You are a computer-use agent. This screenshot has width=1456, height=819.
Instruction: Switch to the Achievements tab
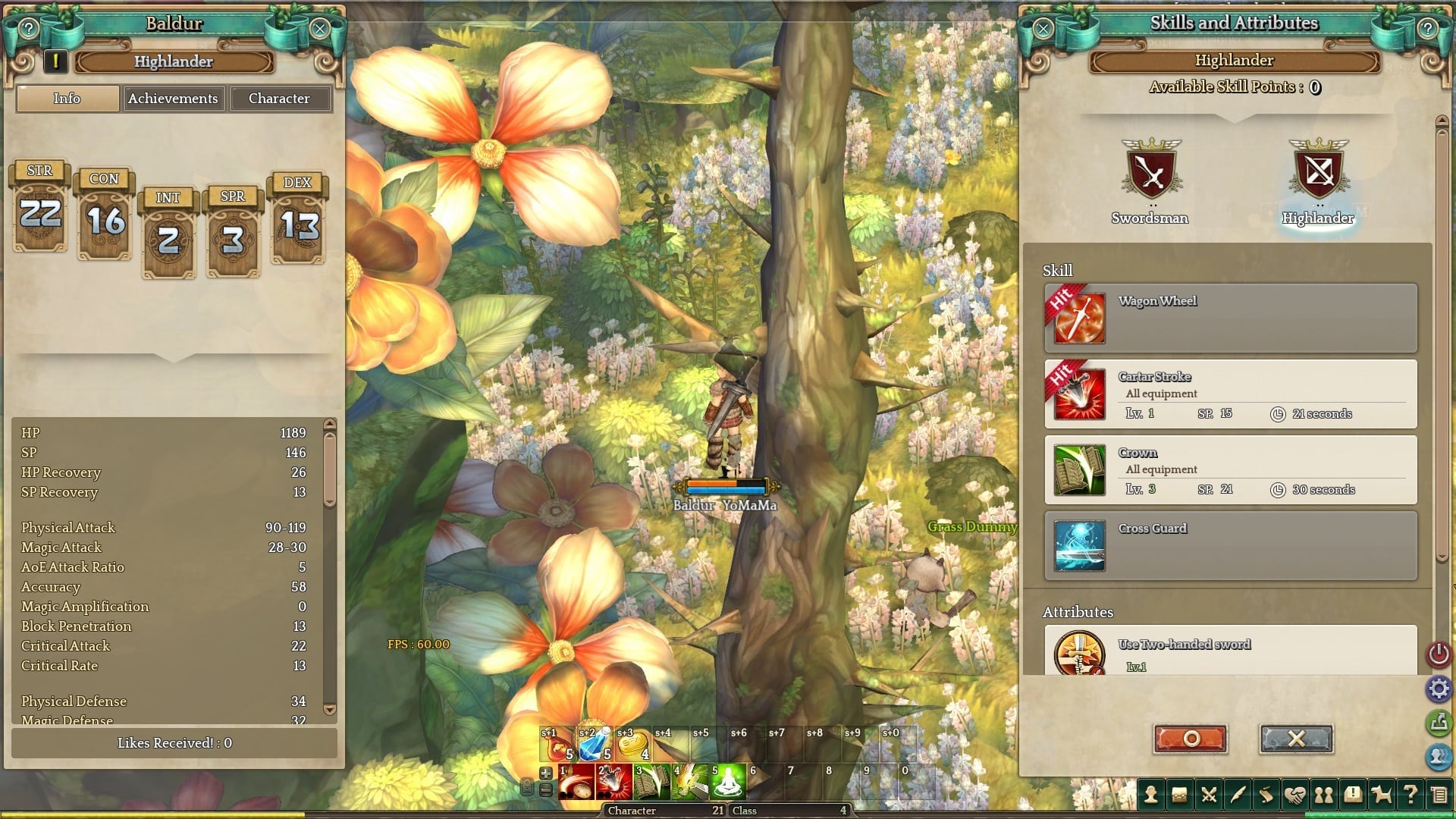[173, 99]
